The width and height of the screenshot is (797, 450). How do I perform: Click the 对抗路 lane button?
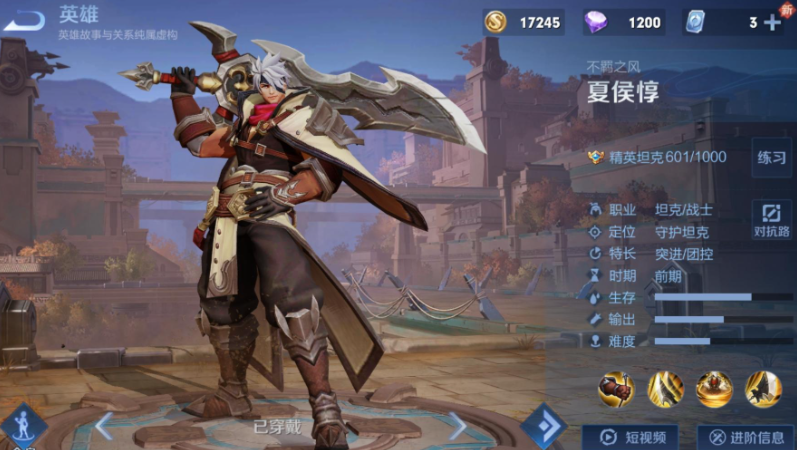coord(771,220)
